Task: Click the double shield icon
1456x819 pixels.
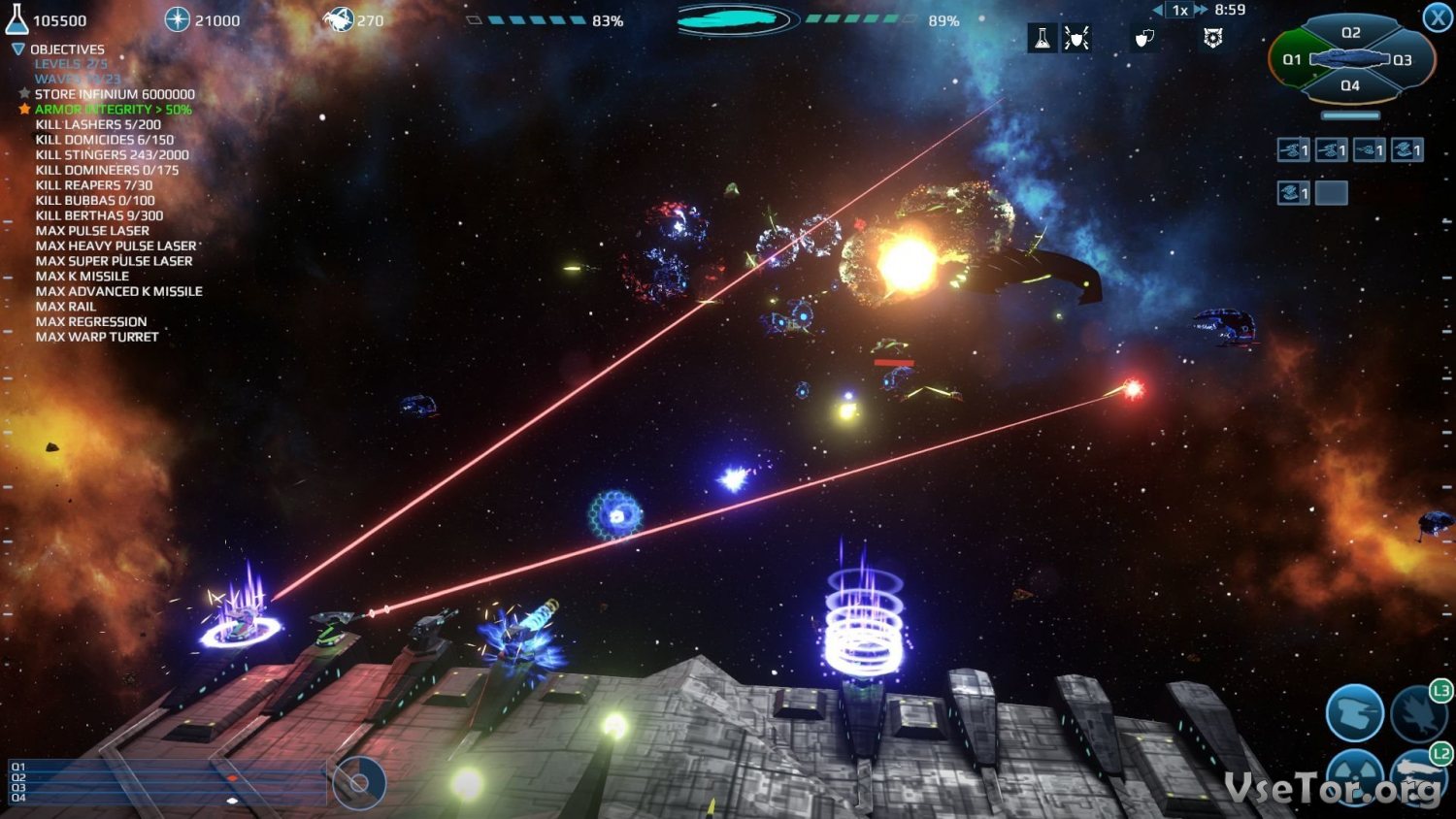Action: coord(1144,39)
